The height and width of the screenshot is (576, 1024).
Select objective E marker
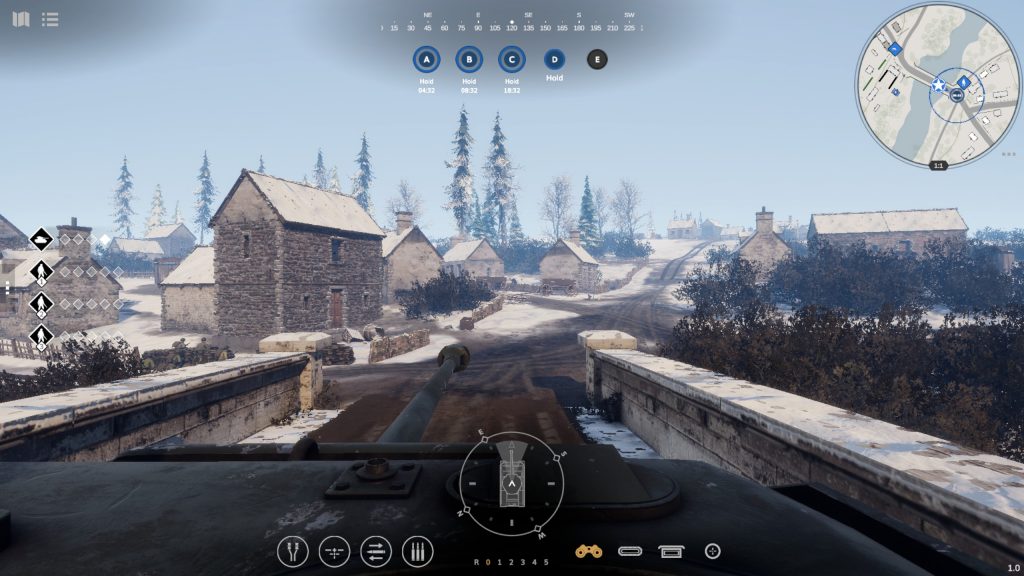pyautogui.click(x=597, y=59)
